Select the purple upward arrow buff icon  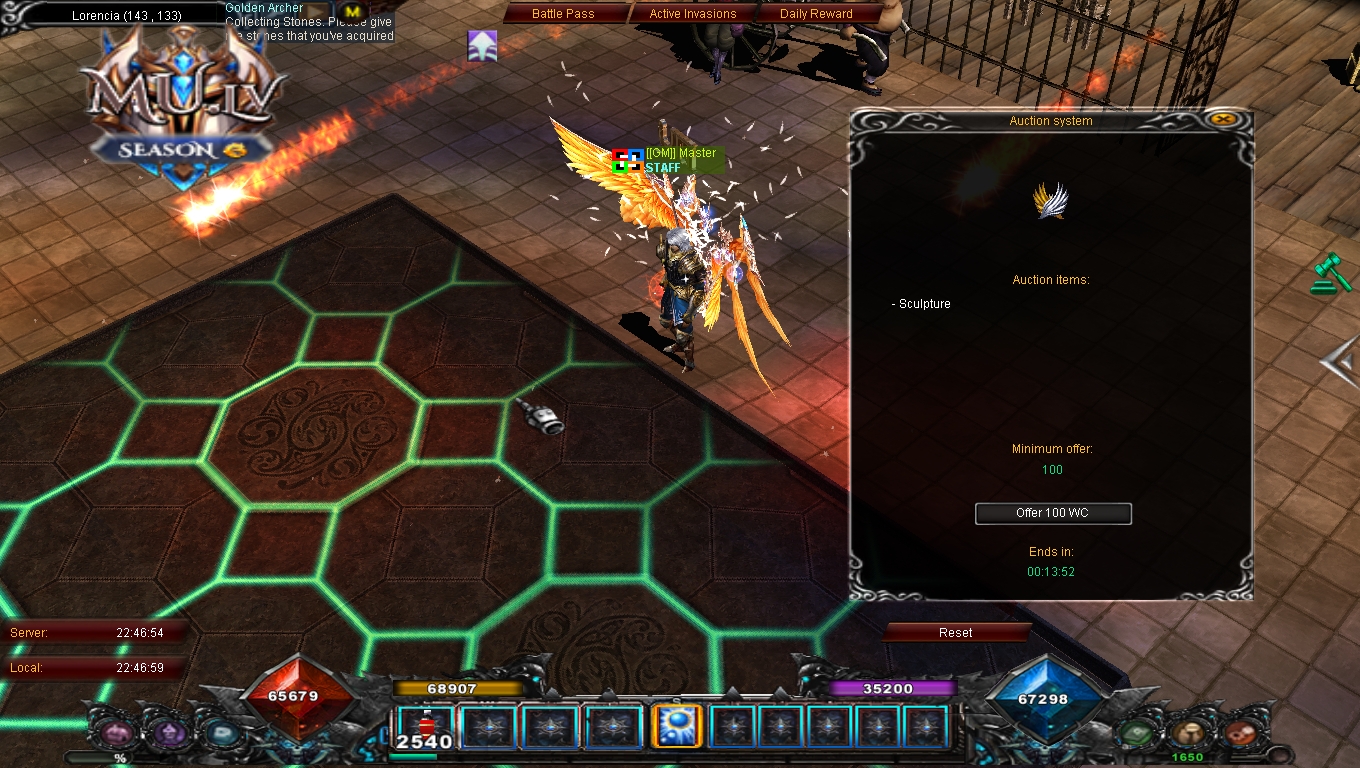coord(482,45)
